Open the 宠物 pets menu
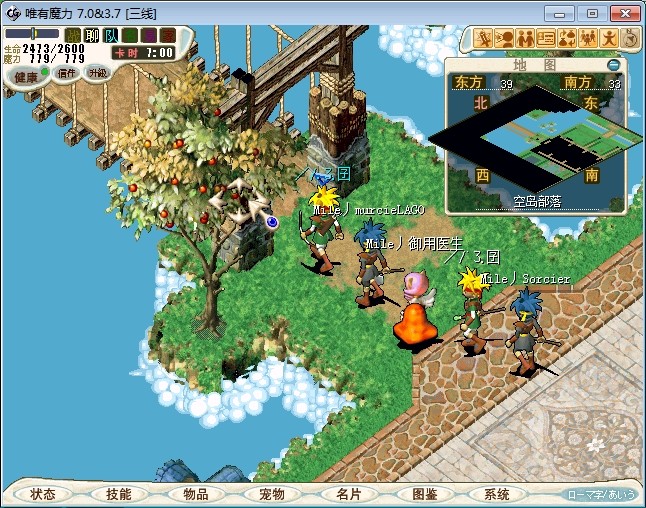The height and width of the screenshot is (508, 646). pos(272,494)
